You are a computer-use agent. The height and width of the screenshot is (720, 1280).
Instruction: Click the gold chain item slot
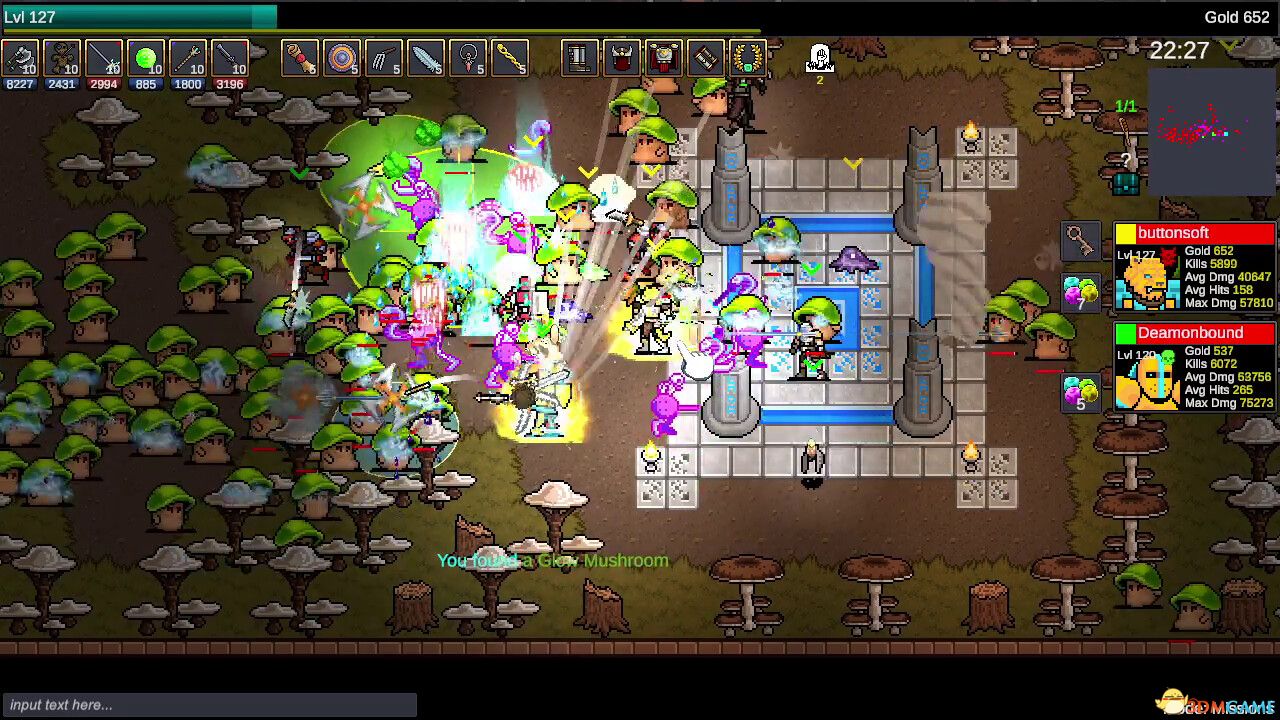[x=510, y=58]
